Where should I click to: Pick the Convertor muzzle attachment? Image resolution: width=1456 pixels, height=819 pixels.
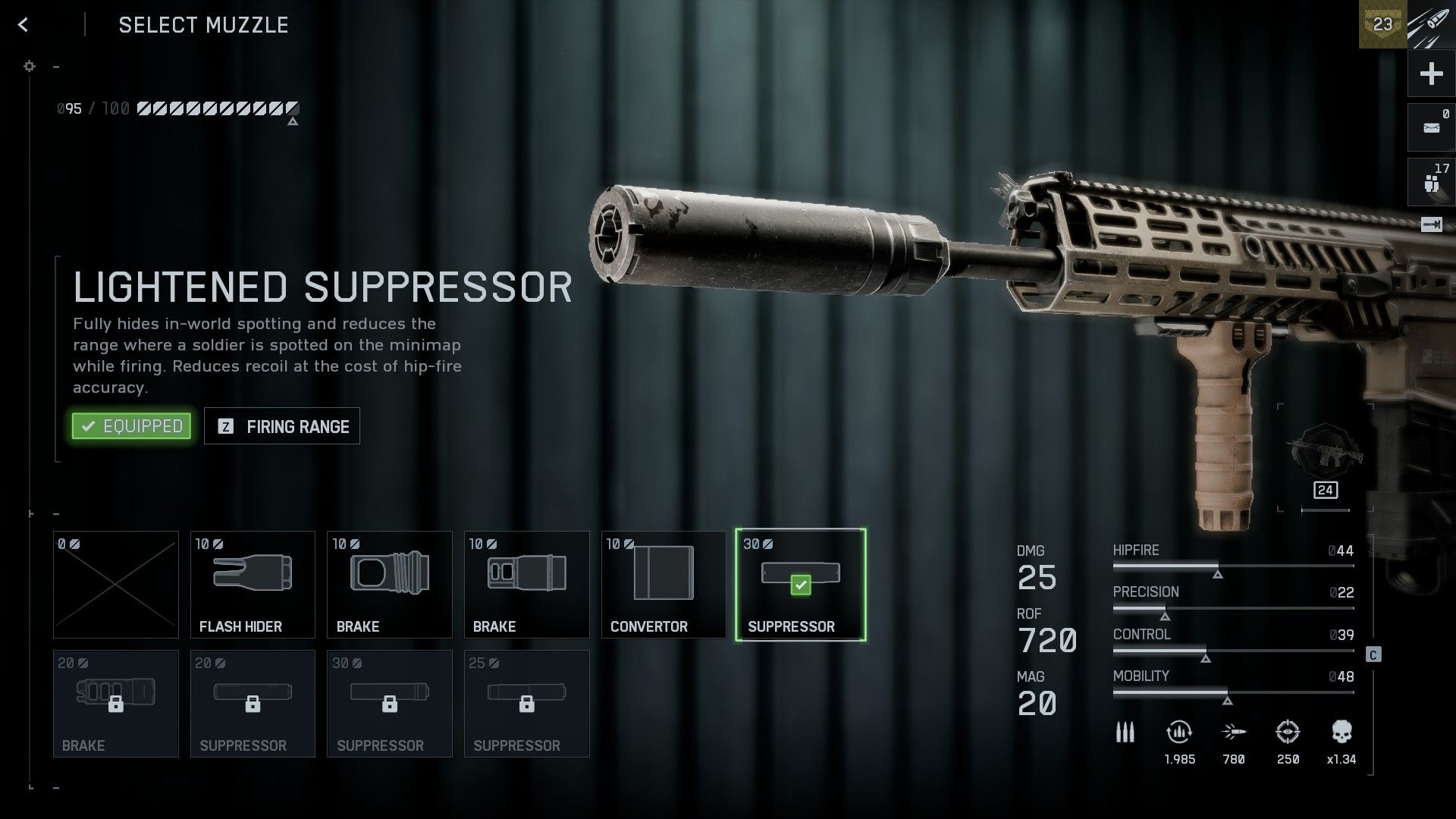tap(664, 584)
